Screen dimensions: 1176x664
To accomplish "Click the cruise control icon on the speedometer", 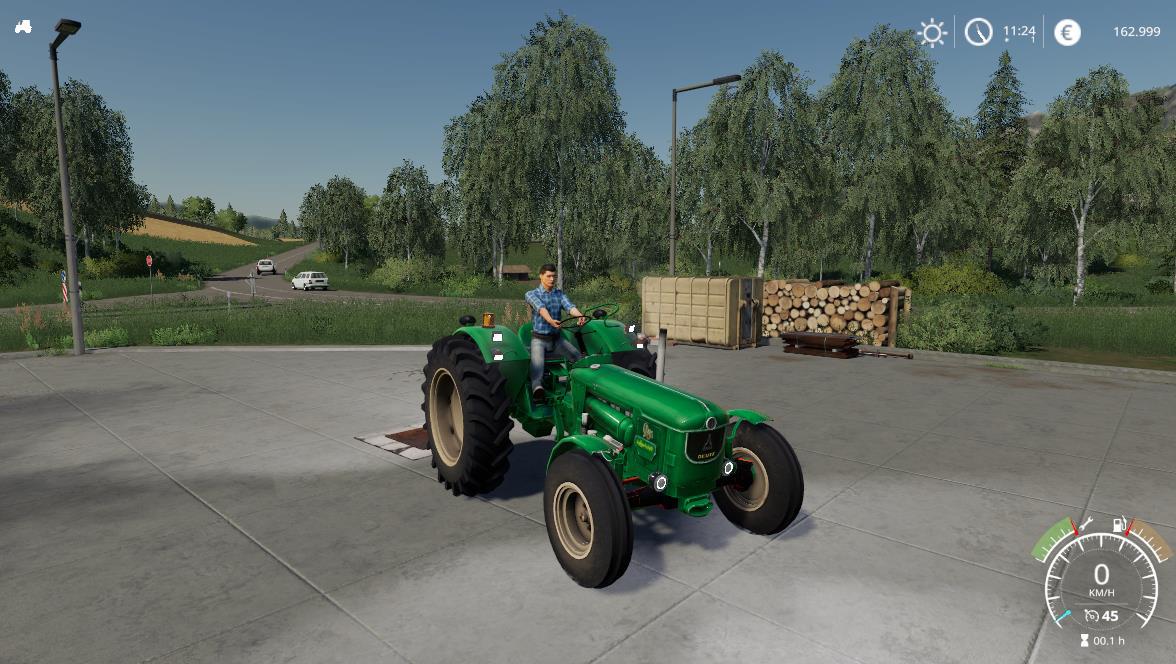I will 1091,615.
